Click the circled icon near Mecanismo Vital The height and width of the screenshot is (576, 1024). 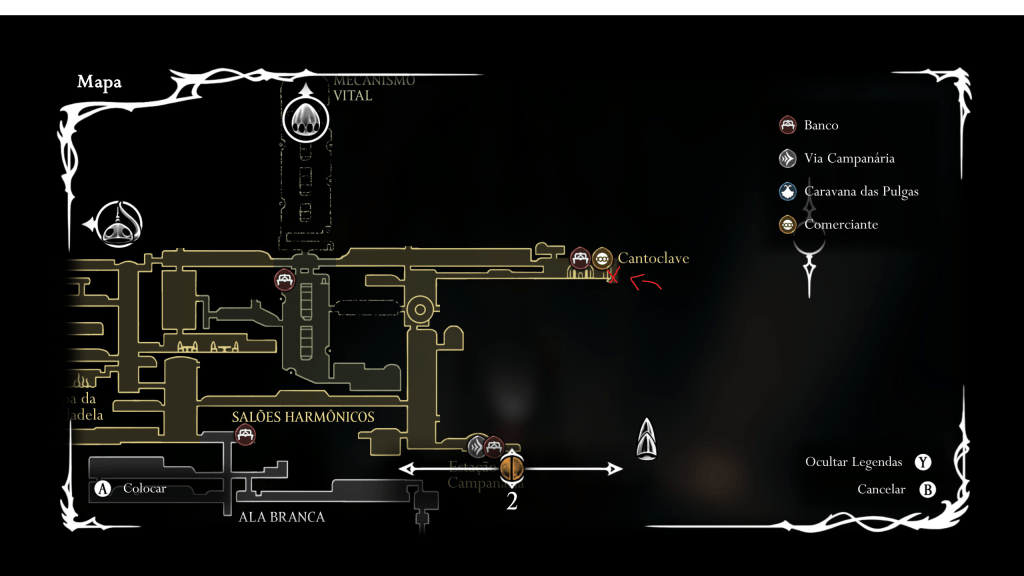click(303, 121)
